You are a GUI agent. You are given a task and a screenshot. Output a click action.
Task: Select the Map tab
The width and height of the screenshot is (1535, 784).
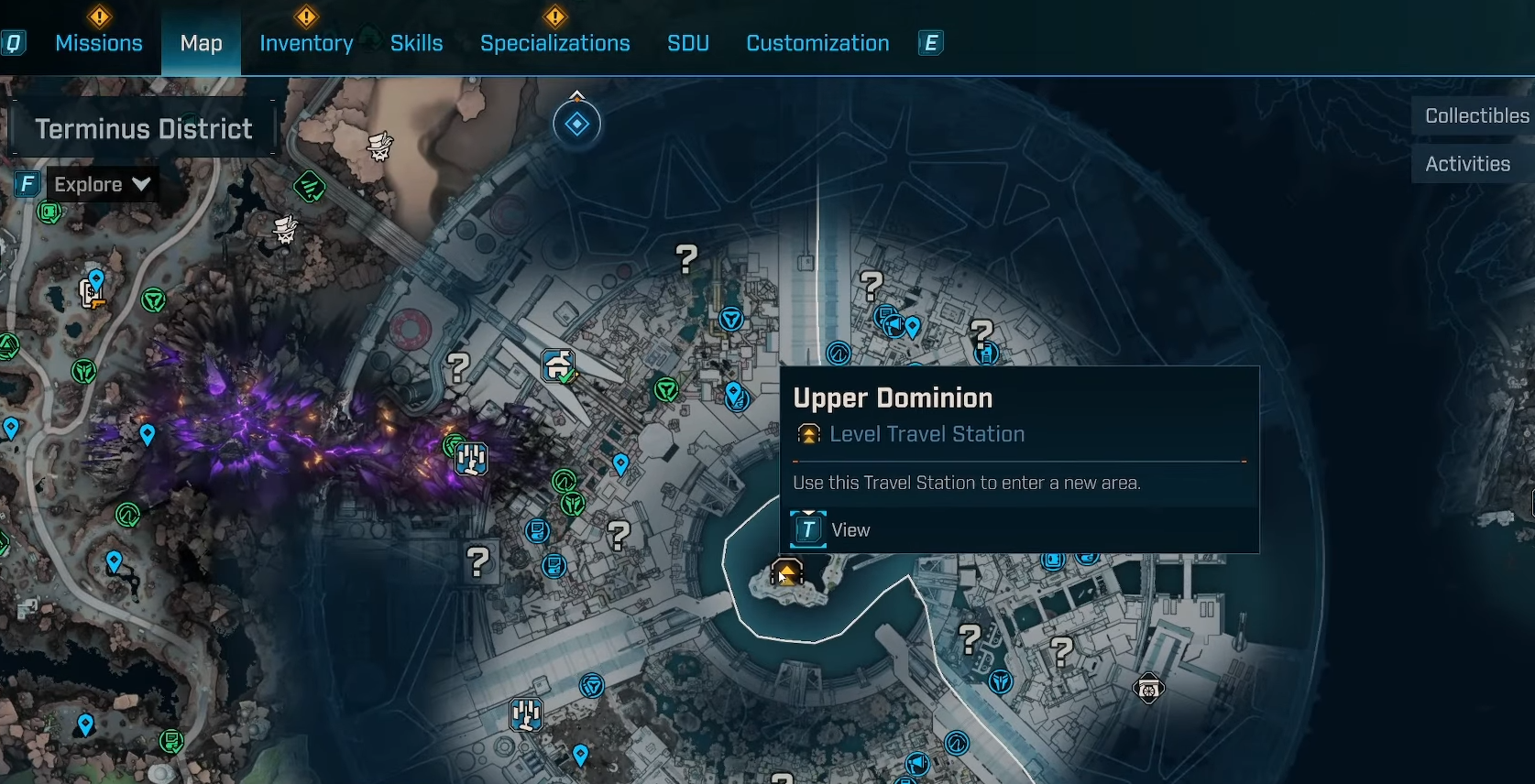pos(201,43)
